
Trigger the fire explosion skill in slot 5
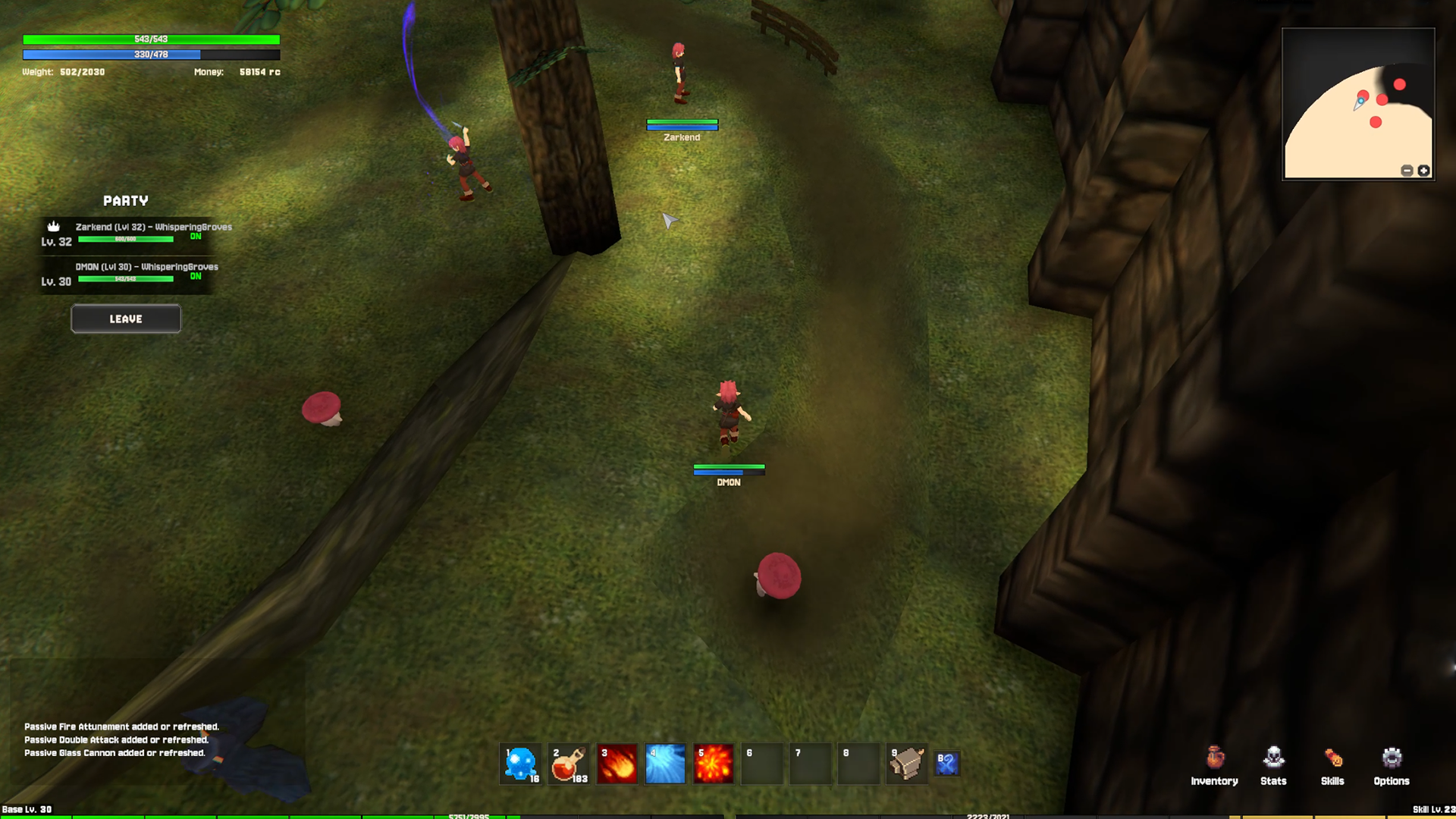(714, 763)
